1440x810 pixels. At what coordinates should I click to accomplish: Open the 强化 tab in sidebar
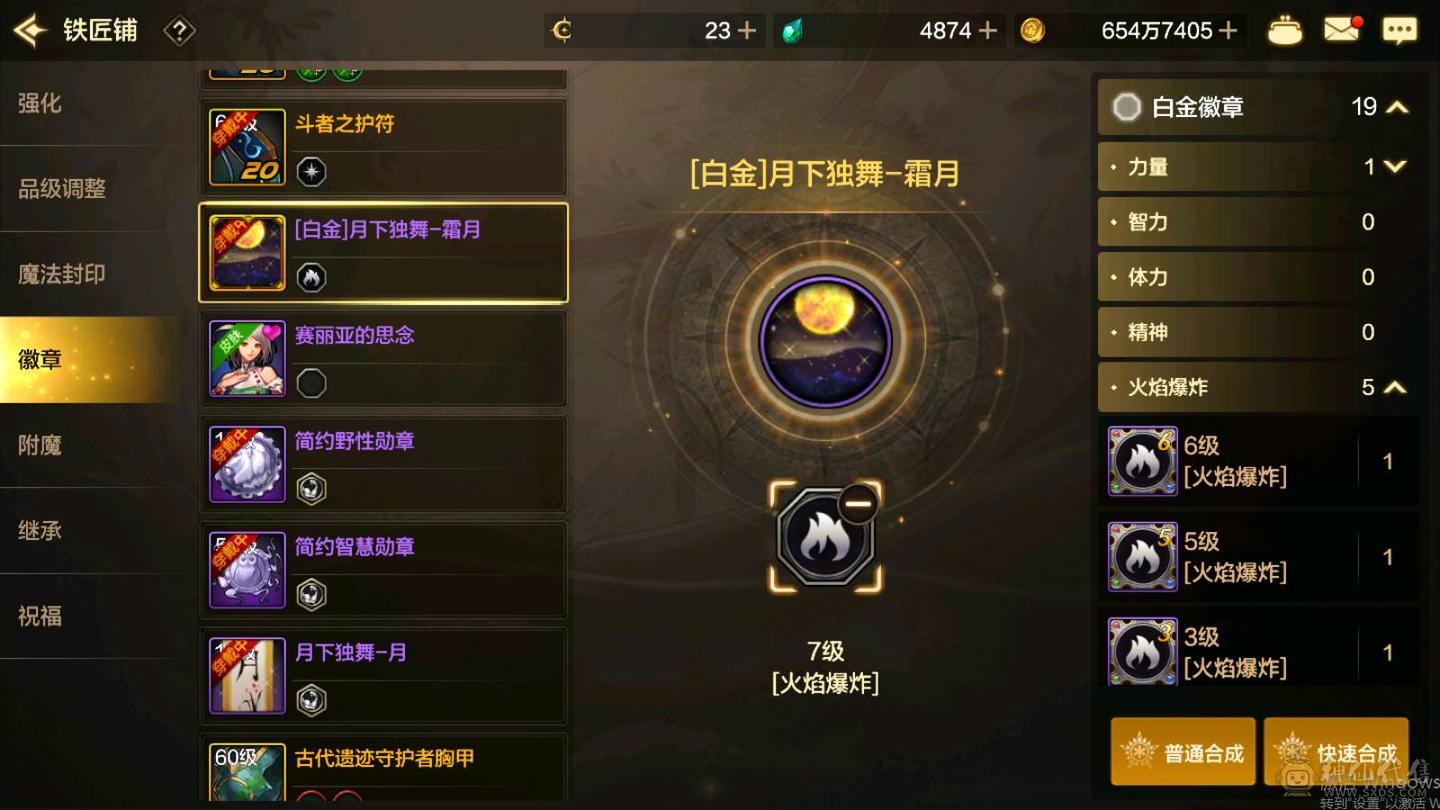(x=42, y=103)
